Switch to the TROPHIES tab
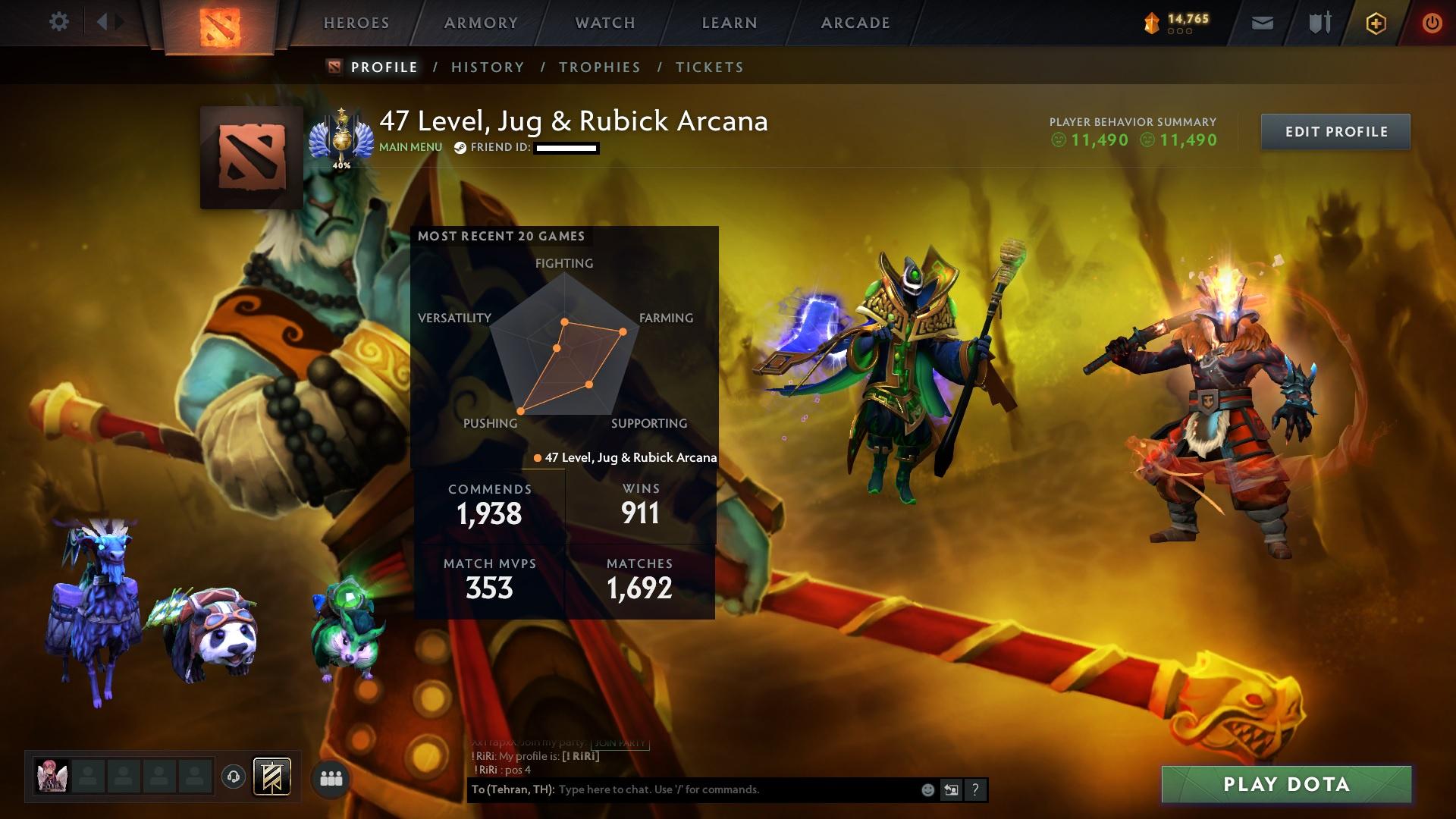This screenshot has height=819, width=1456. (x=599, y=67)
